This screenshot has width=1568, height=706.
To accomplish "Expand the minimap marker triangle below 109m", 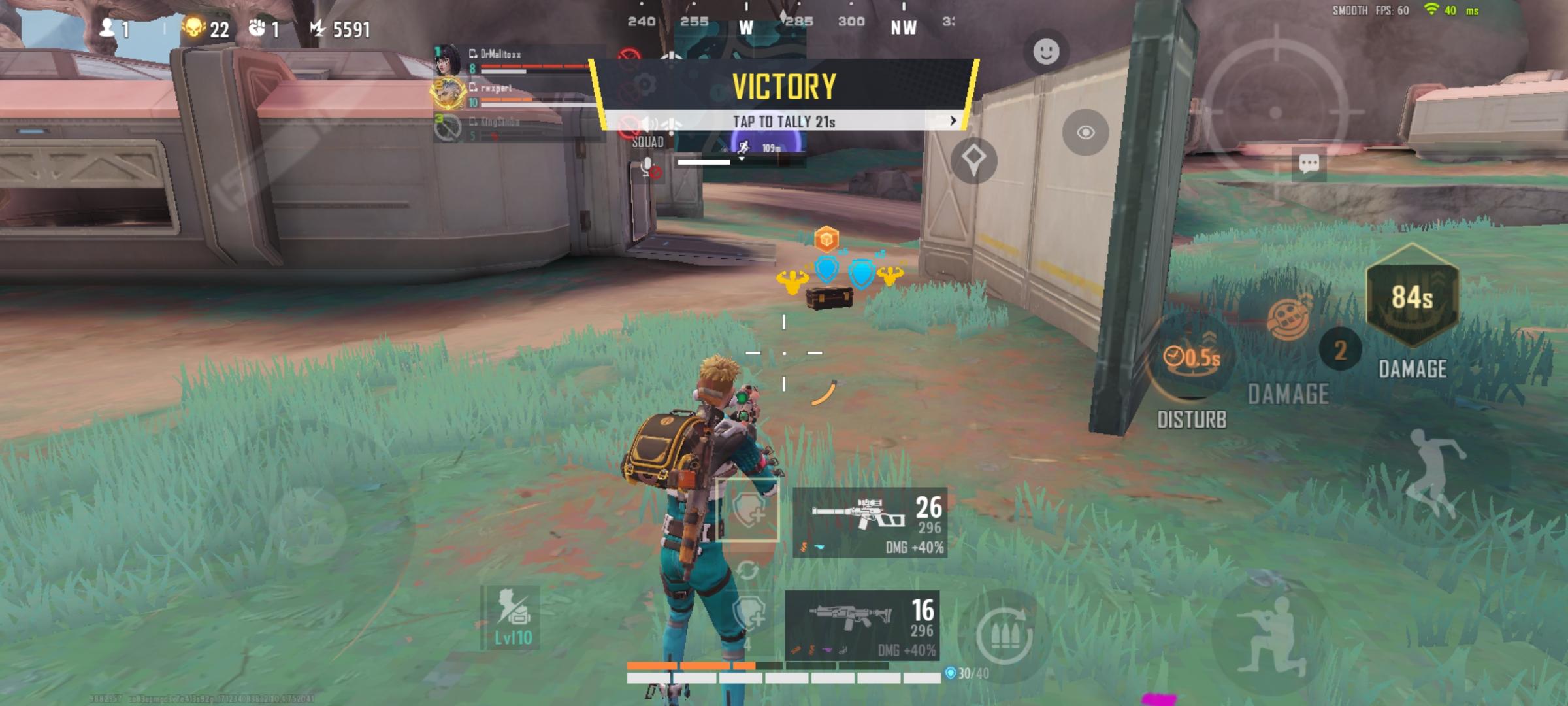I will 741,160.
